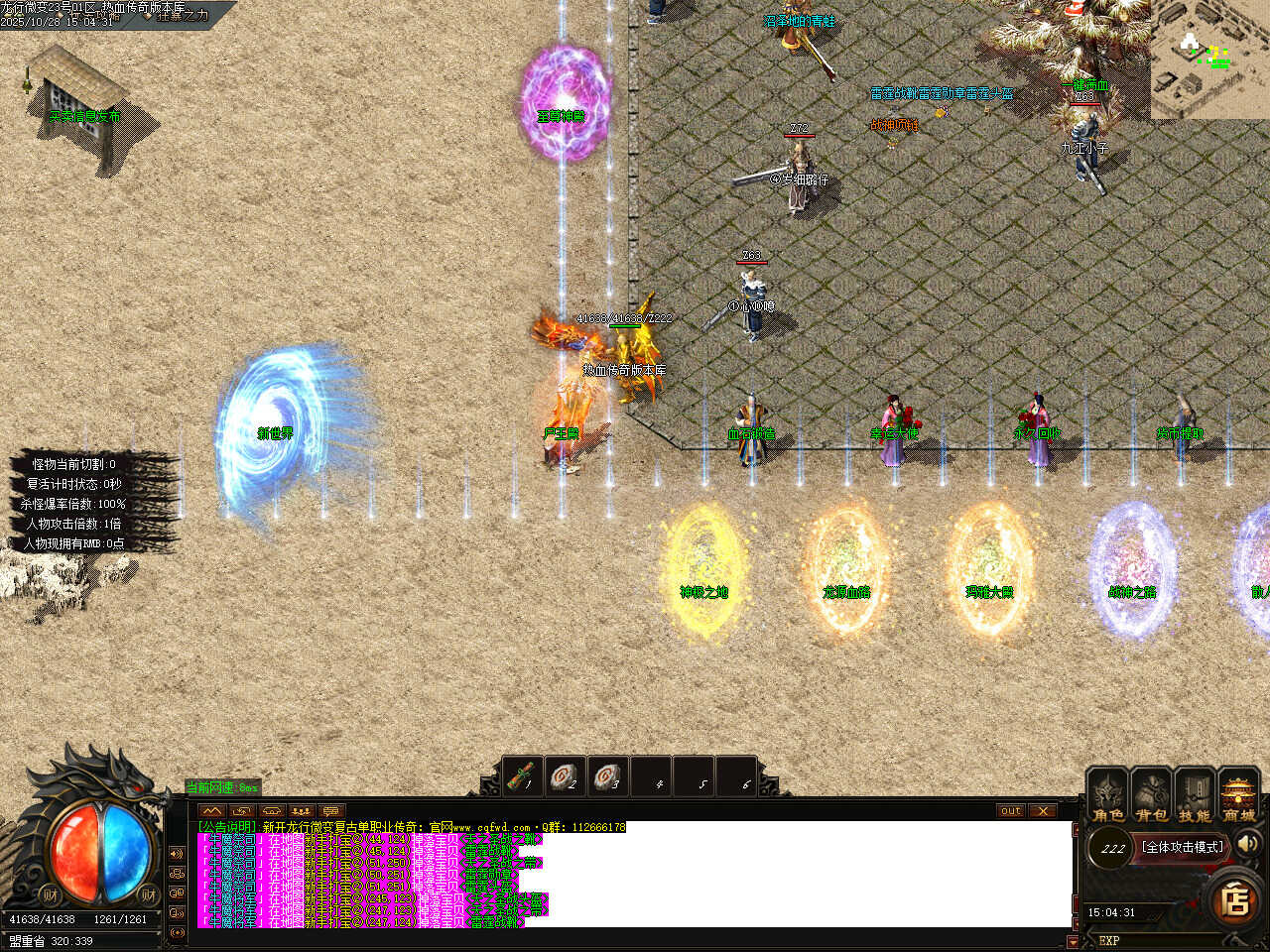Click the three-figures group icon above chat

point(301,811)
